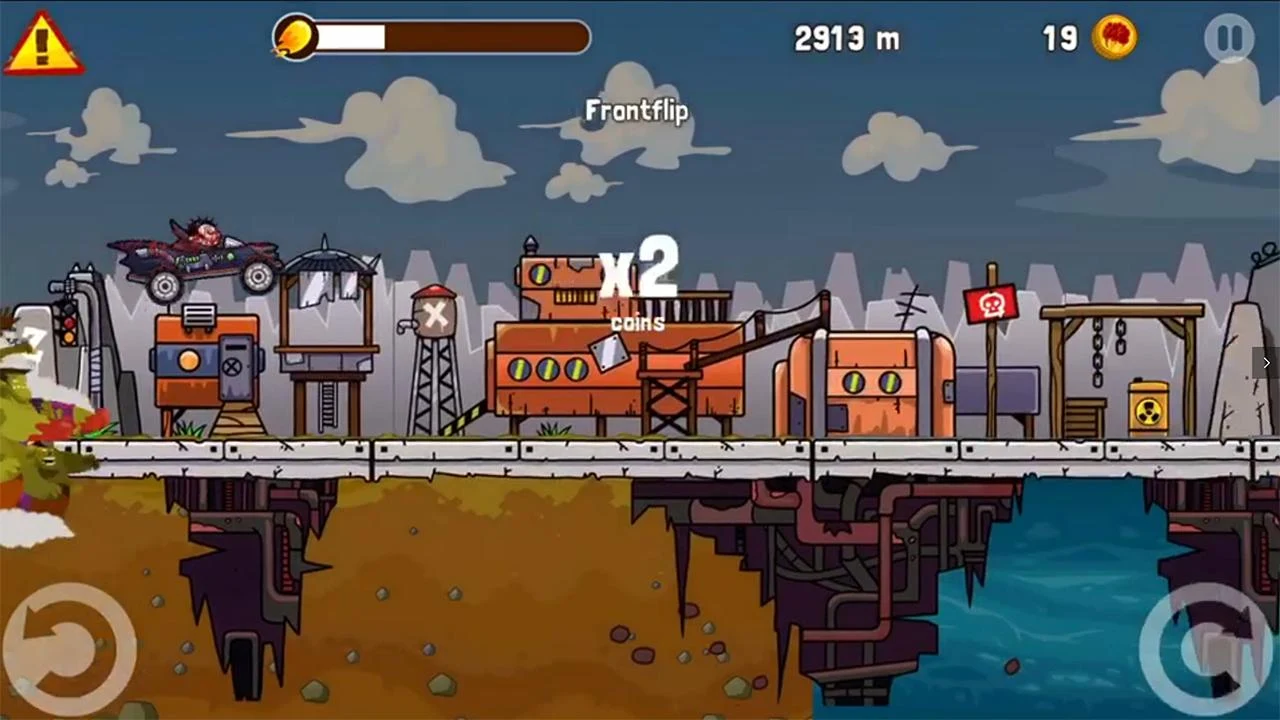Screen dimensions: 1280x720
Task: Expand the right edge chevron arrow
Action: point(1265,363)
